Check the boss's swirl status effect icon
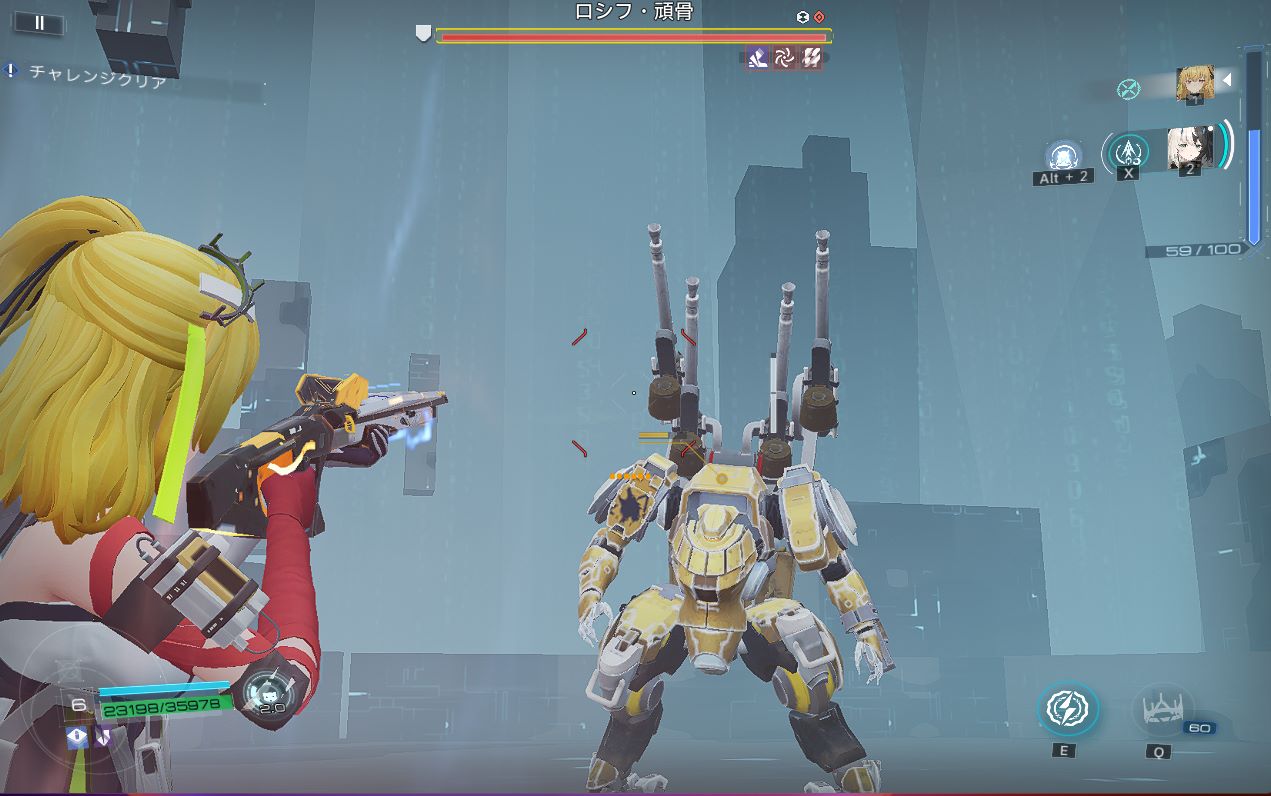Screen dimensions: 1271x796 pyautogui.click(x=785, y=59)
